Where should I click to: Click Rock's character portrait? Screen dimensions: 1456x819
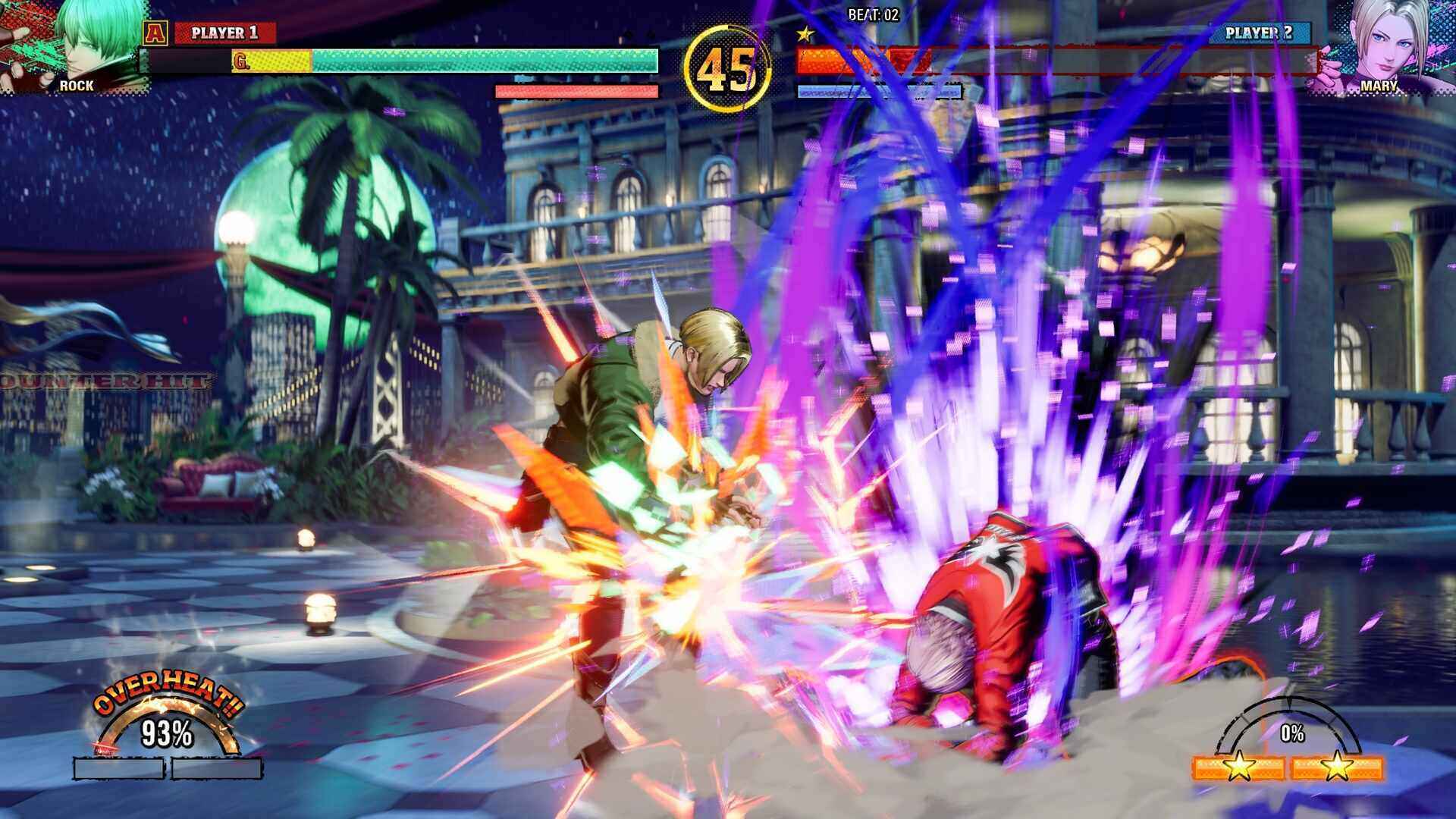tap(76, 45)
